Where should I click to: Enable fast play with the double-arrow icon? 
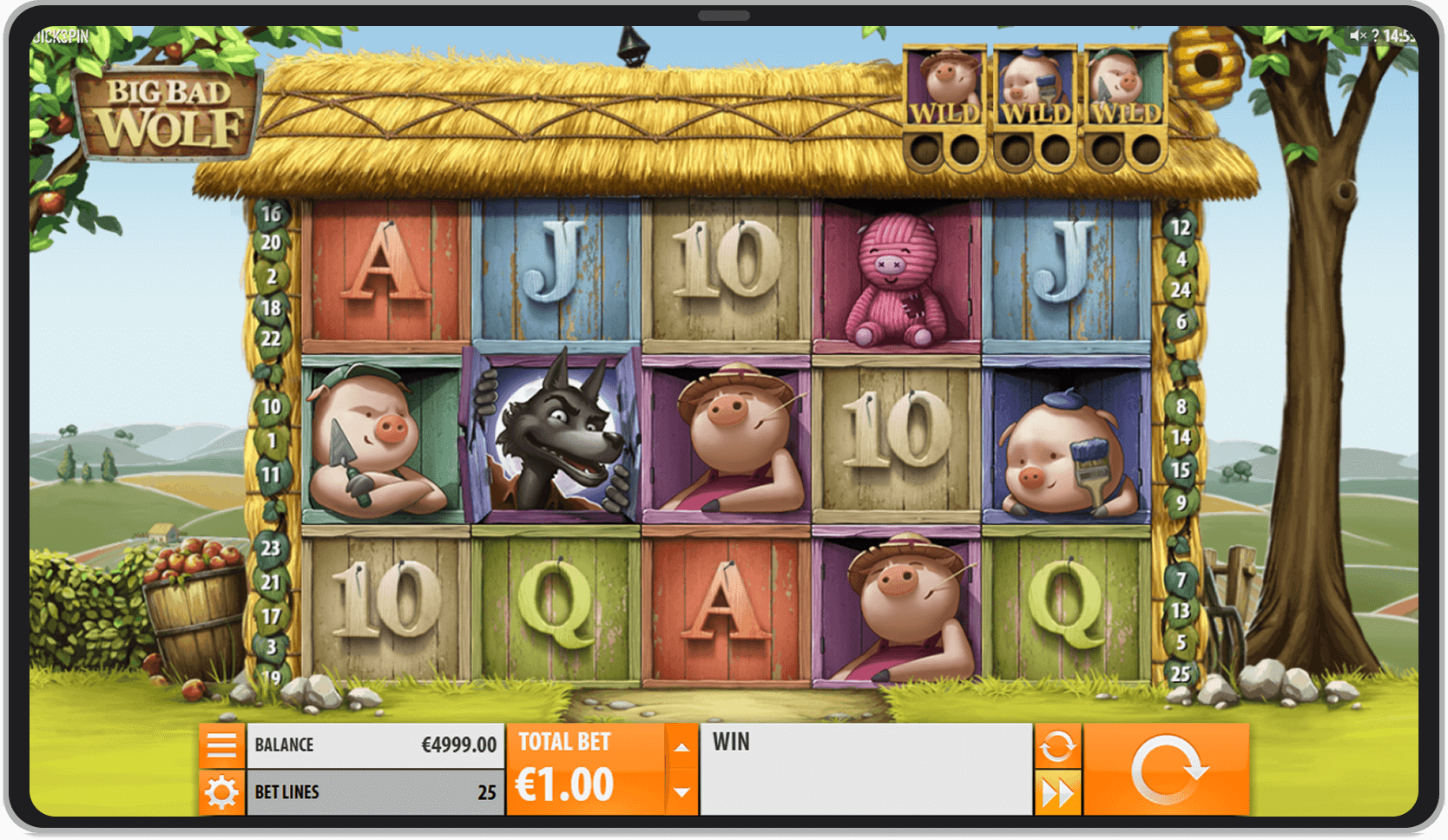(1058, 792)
